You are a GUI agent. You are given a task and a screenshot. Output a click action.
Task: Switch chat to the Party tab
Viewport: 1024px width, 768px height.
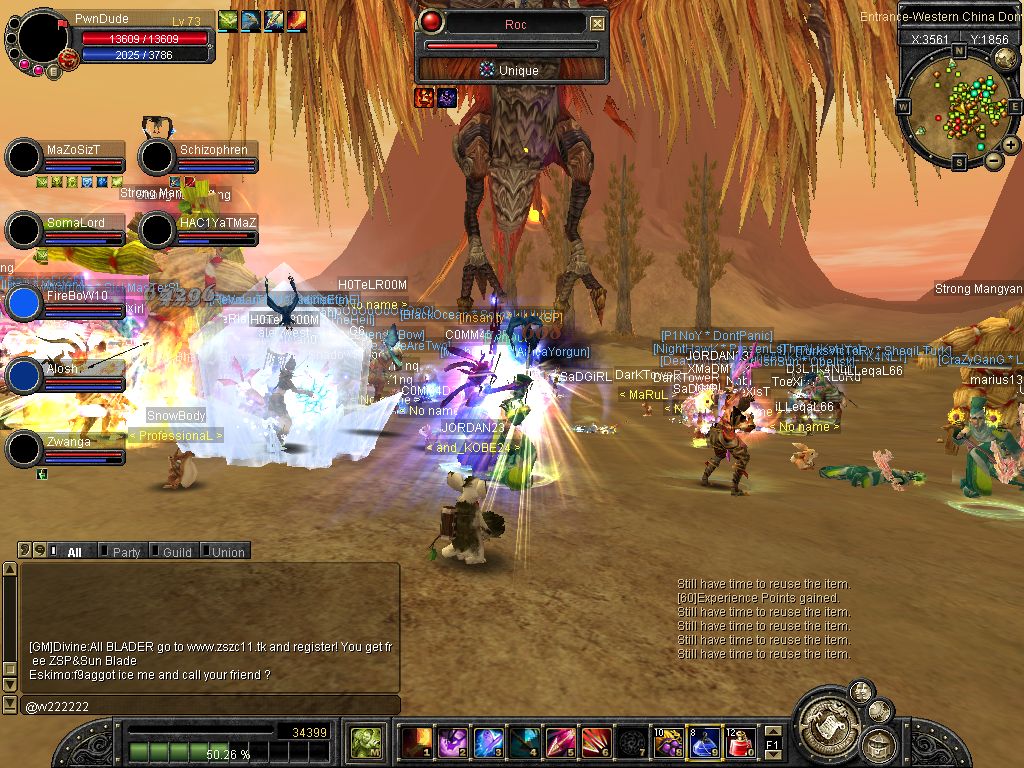pyautogui.click(x=126, y=552)
